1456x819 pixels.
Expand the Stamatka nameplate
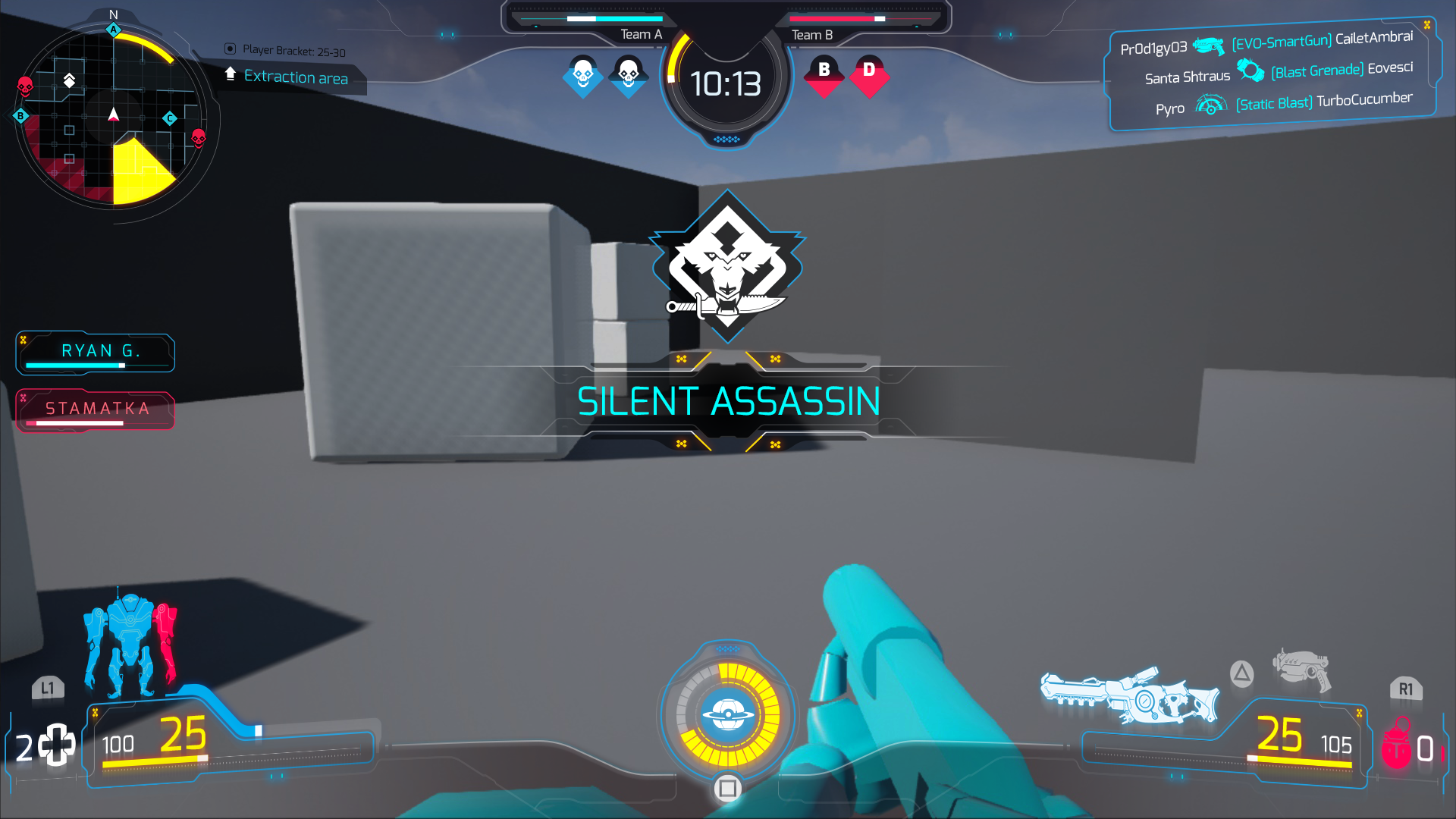[x=95, y=409]
